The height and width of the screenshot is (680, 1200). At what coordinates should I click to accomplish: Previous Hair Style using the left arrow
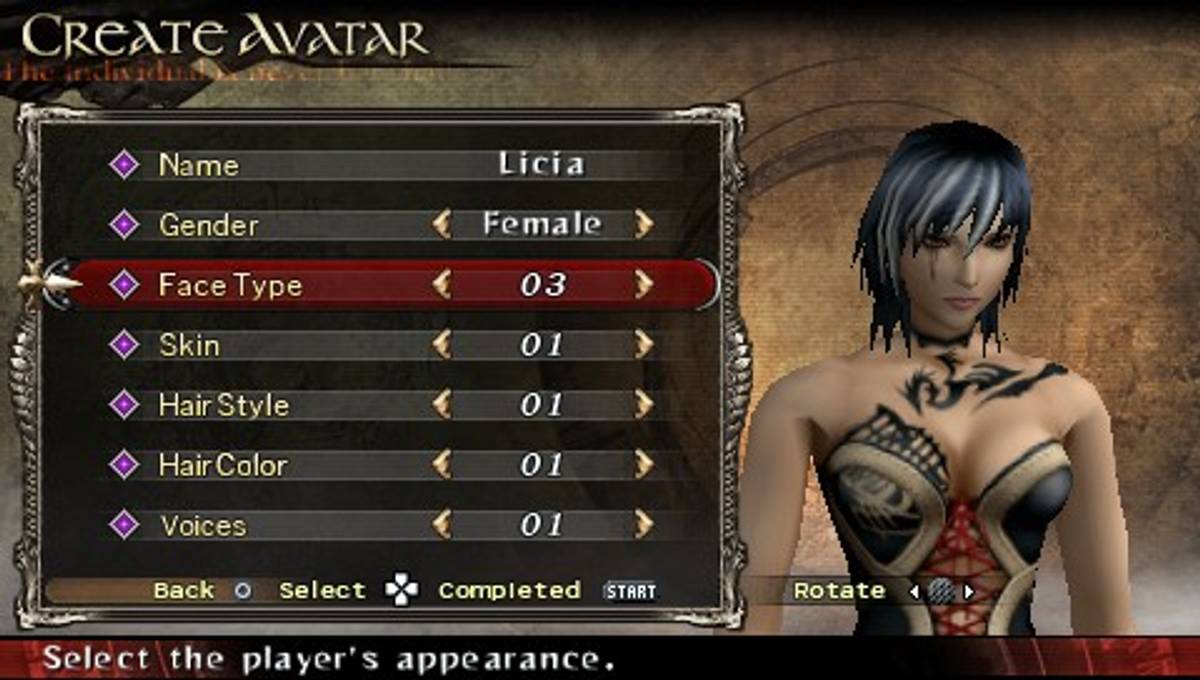pos(441,405)
